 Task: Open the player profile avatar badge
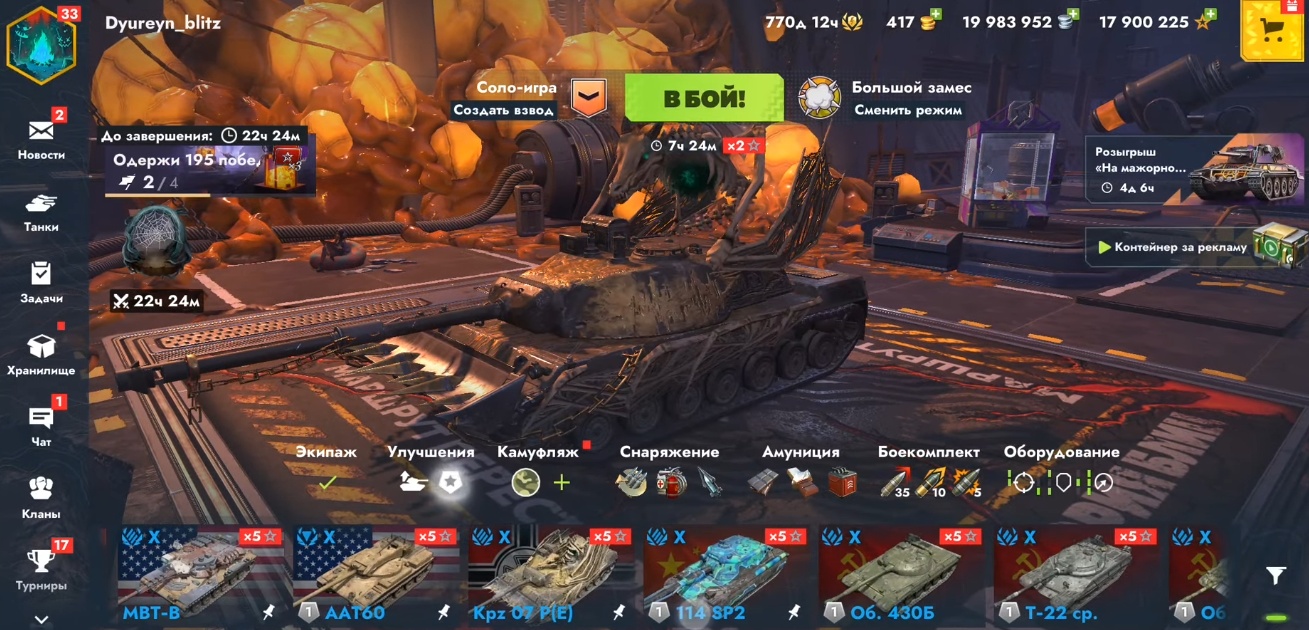click(x=41, y=45)
